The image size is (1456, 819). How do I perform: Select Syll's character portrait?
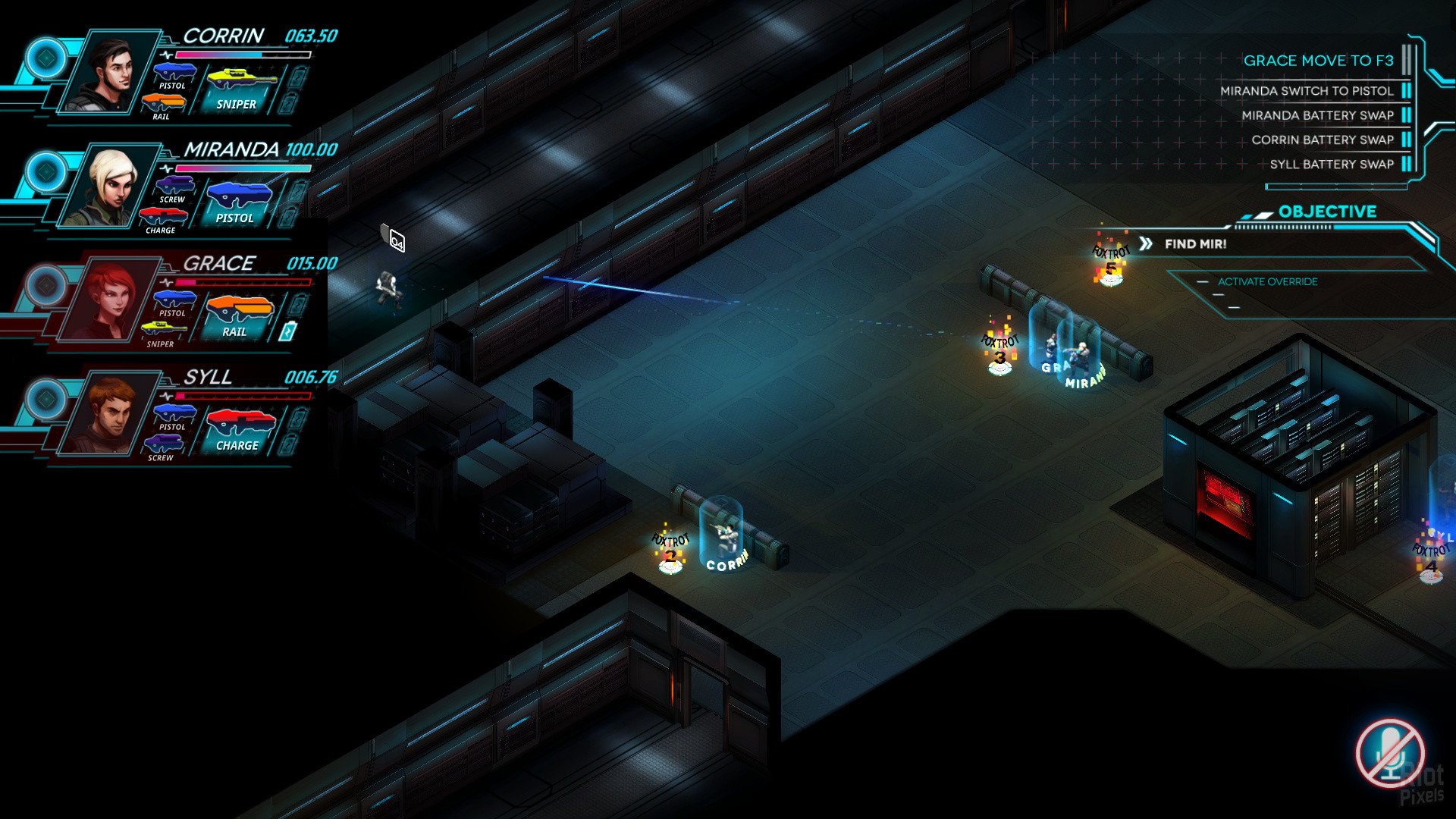tap(108, 415)
